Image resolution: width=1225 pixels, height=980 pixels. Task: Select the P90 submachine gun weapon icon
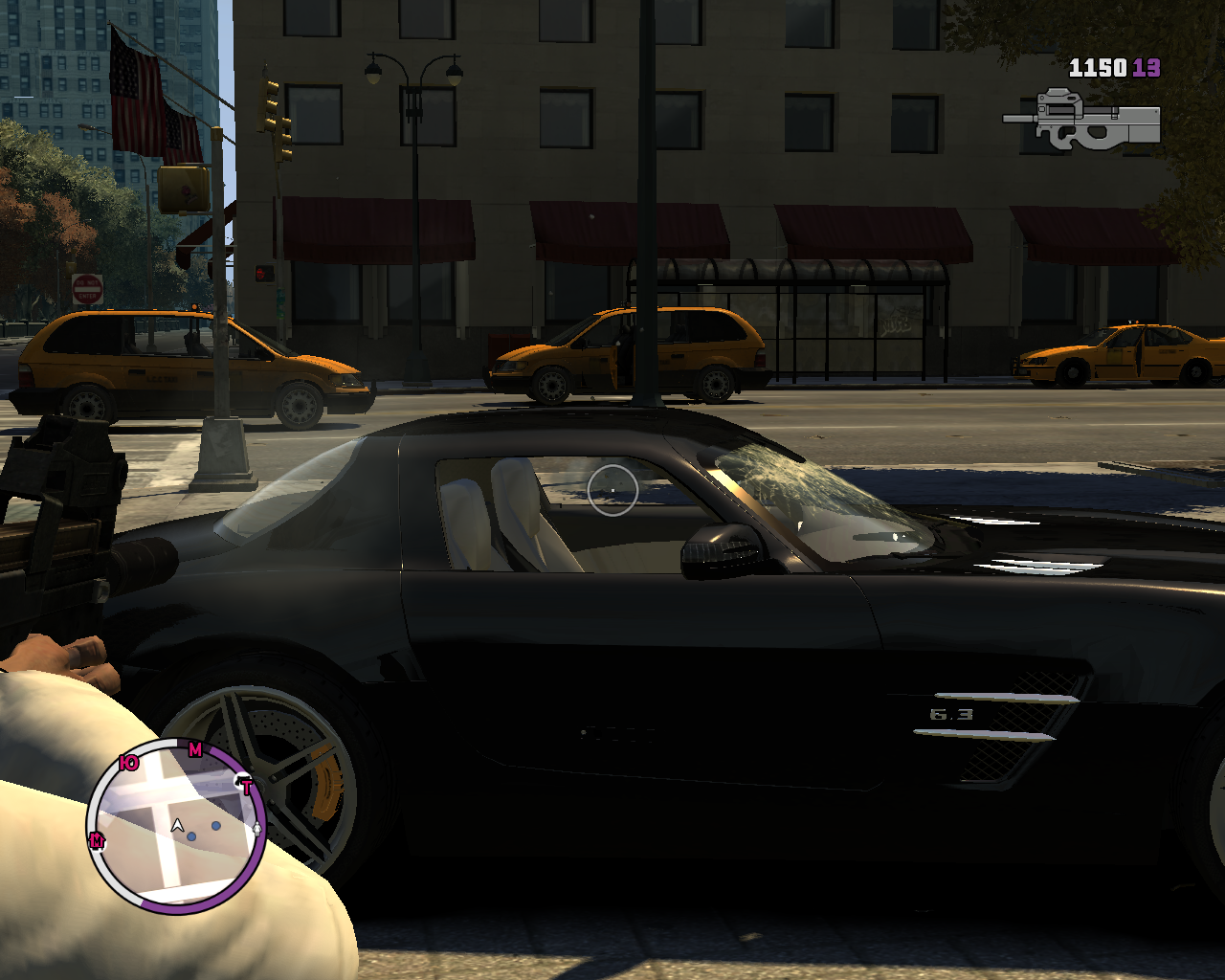point(1083,122)
